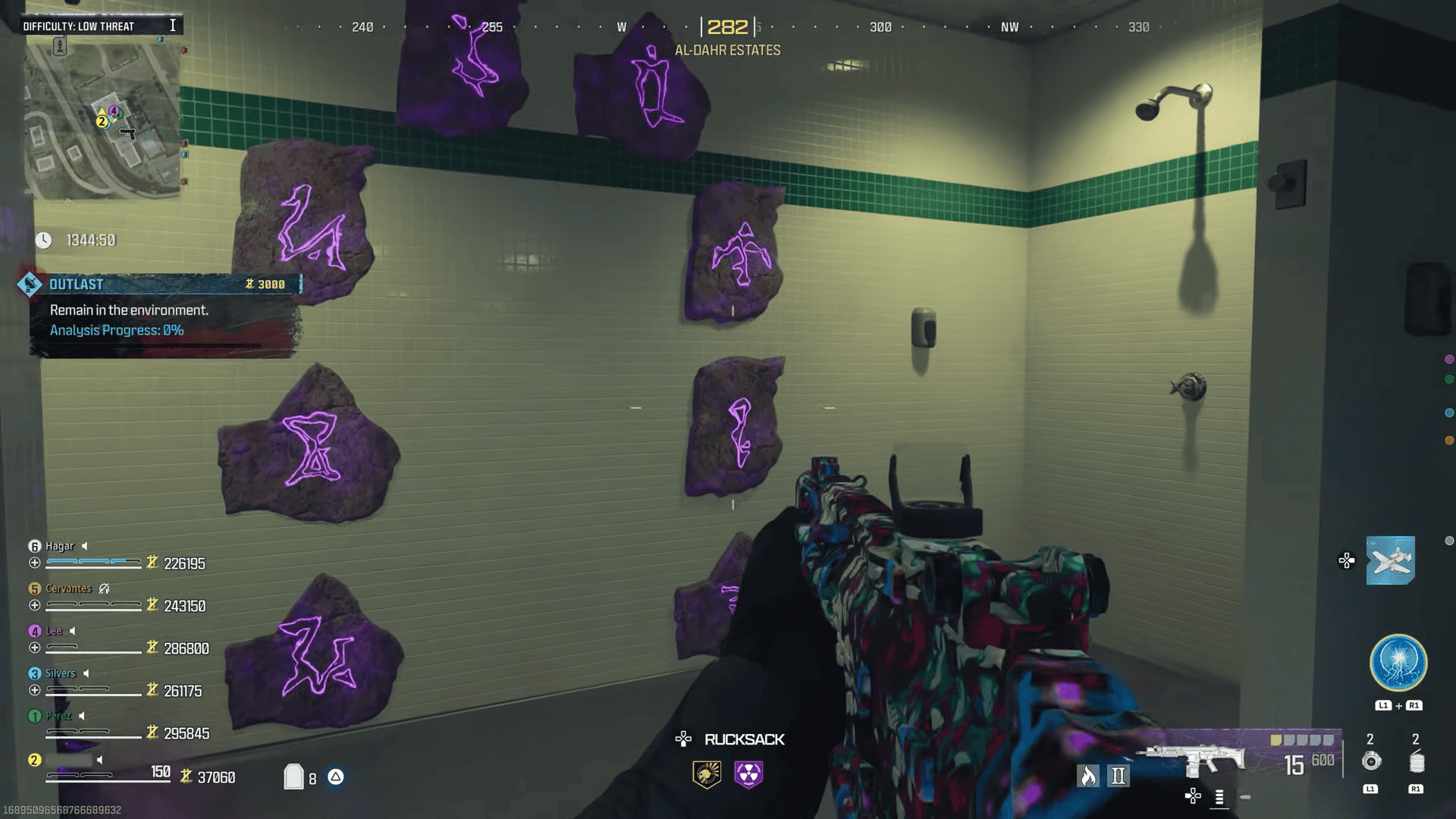This screenshot has width=1456, height=819.
Task: Click the Analysis Progress 0% bar
Action: click(x=115, y=330)
